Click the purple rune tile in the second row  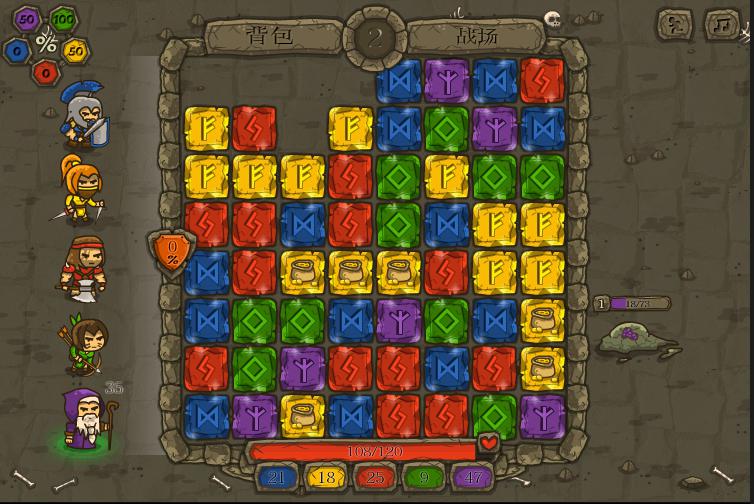[494, 128]
